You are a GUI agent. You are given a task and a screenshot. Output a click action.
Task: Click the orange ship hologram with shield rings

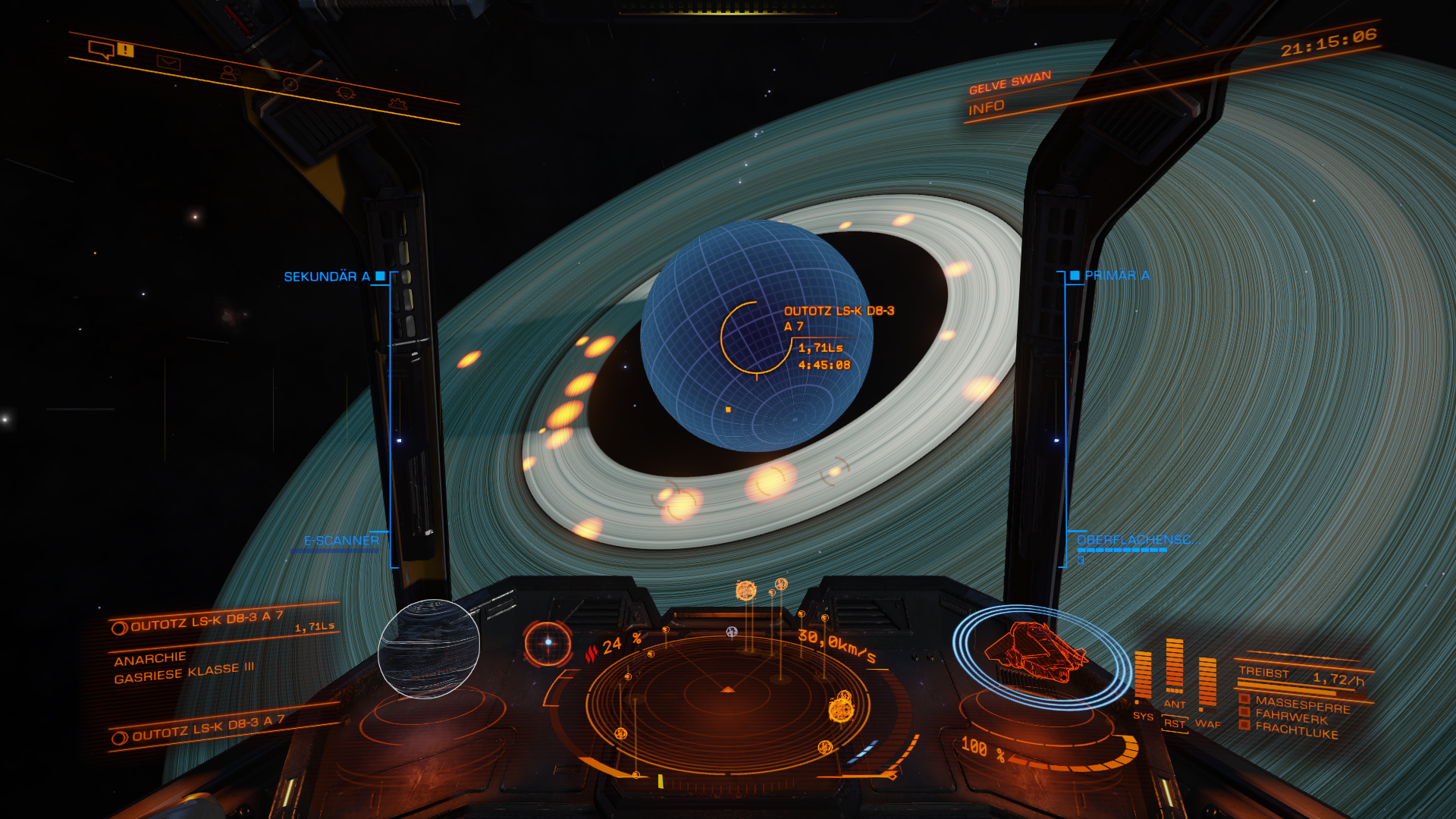point(1037,655)
